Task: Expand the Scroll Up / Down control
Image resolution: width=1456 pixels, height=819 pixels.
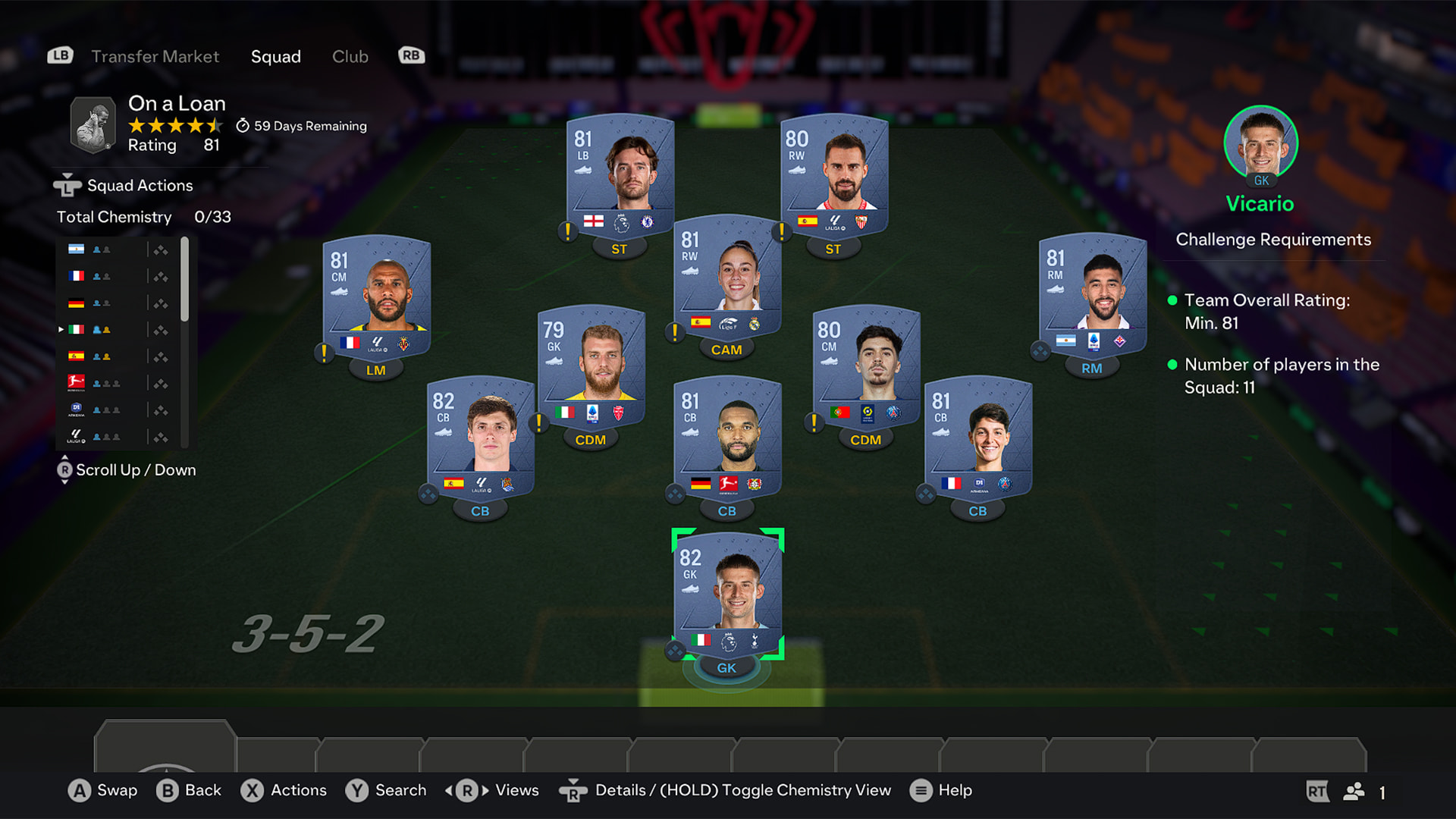Action: pos(65,470)
